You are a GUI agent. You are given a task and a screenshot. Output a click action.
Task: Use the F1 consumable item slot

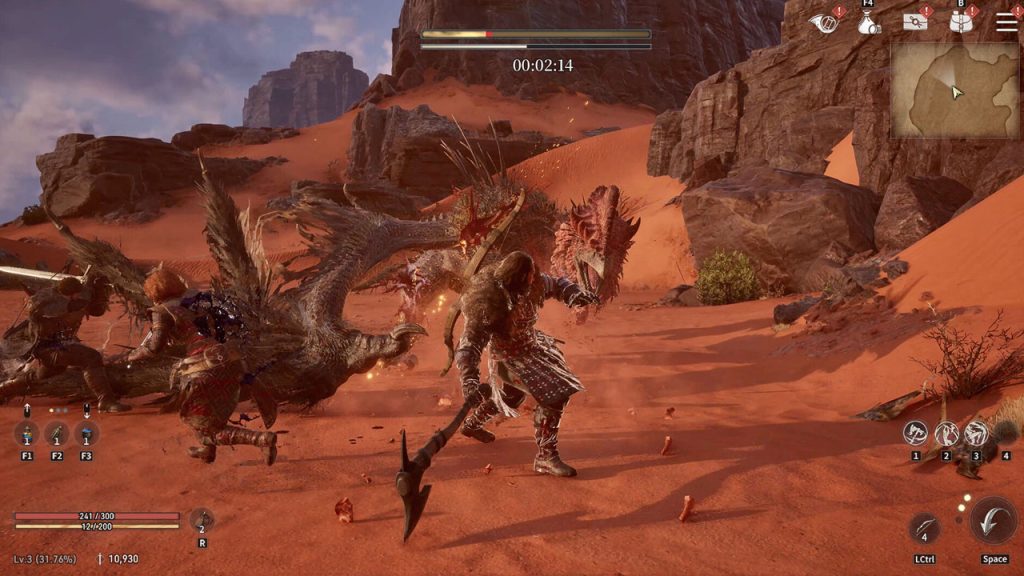[x=27, y=434]
